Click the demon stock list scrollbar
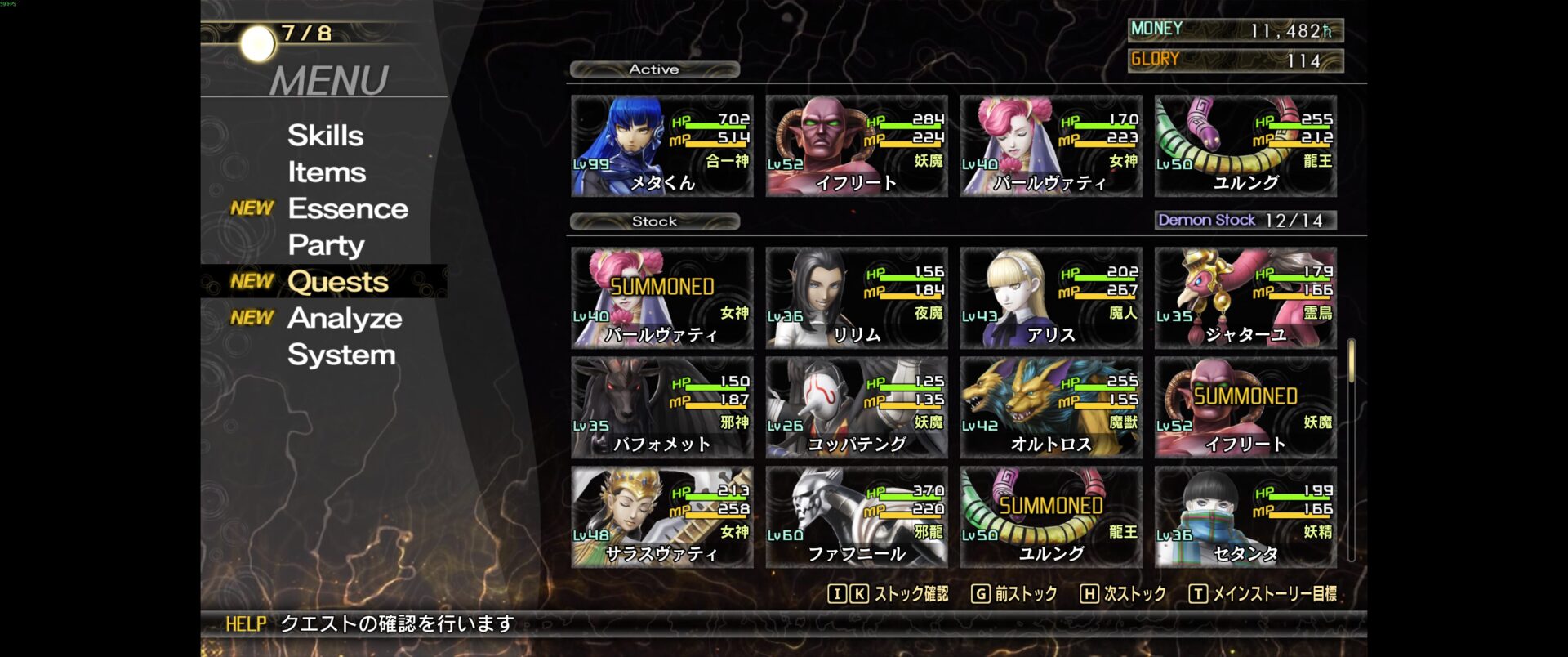Screen dimensions: 1568x657 point(1352,449)
